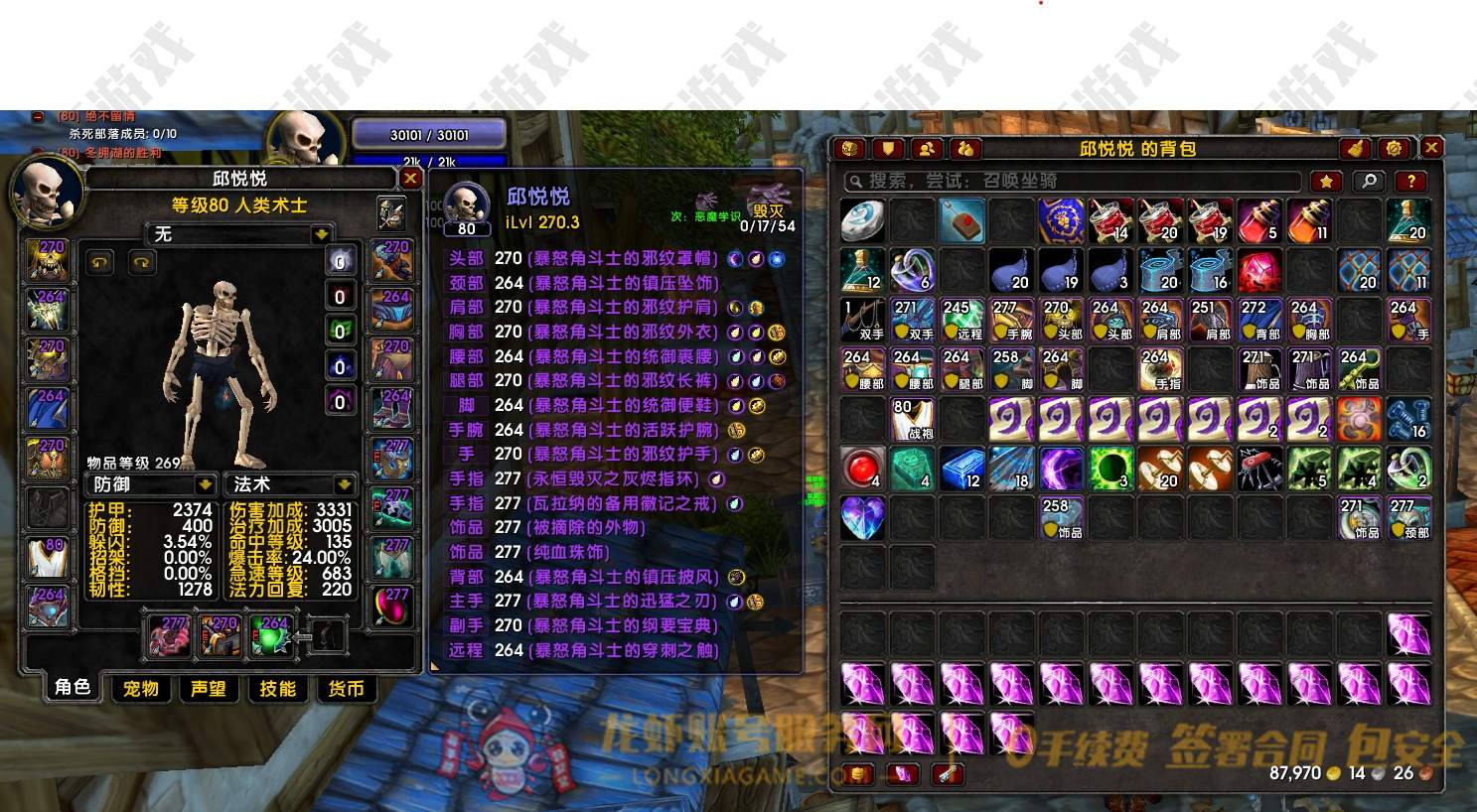Select the 技能 skills tab
Screen dimensions: 1477x812
(x=277, y=688)
